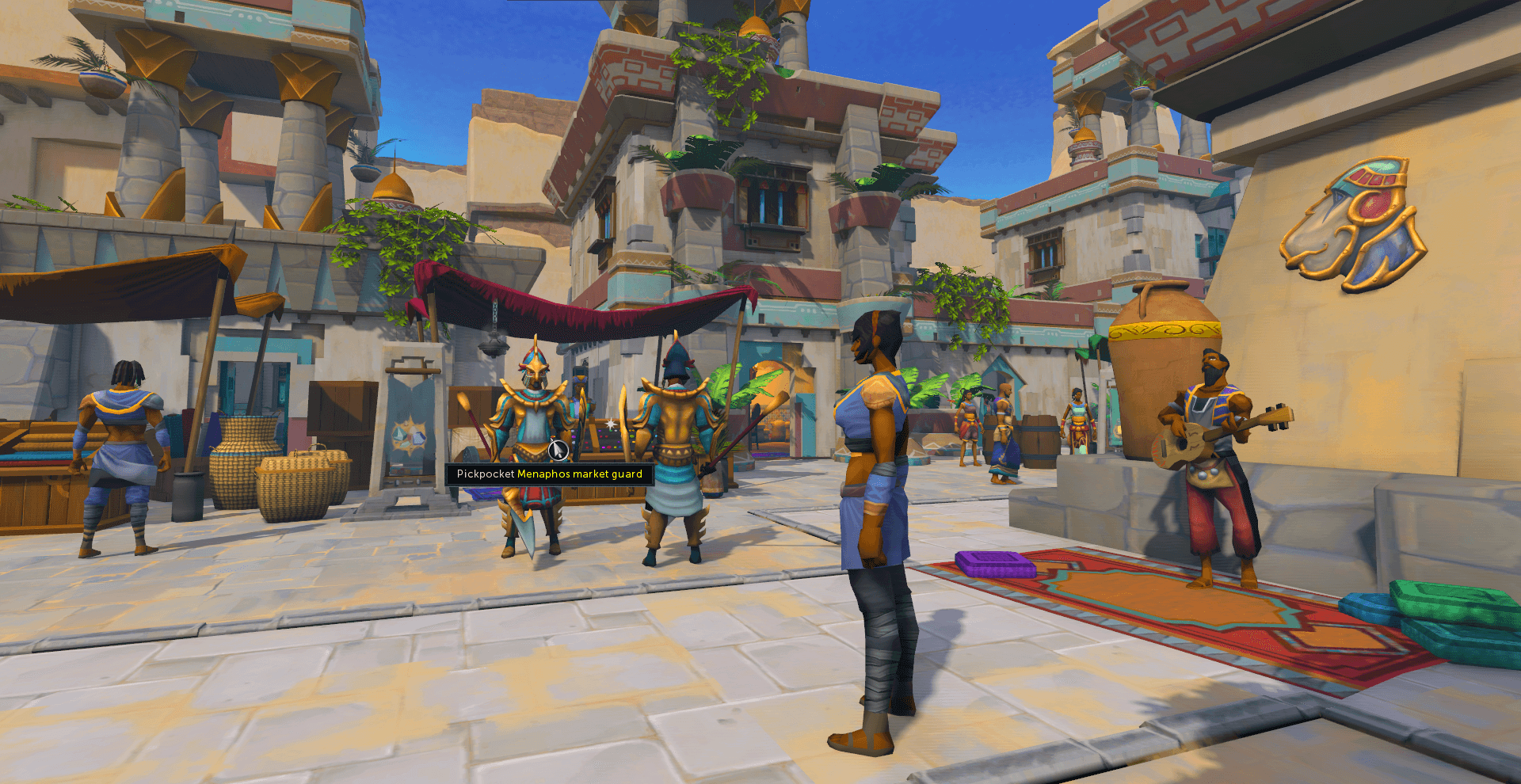Select the player character standing in blue robes

click(875, 515)
